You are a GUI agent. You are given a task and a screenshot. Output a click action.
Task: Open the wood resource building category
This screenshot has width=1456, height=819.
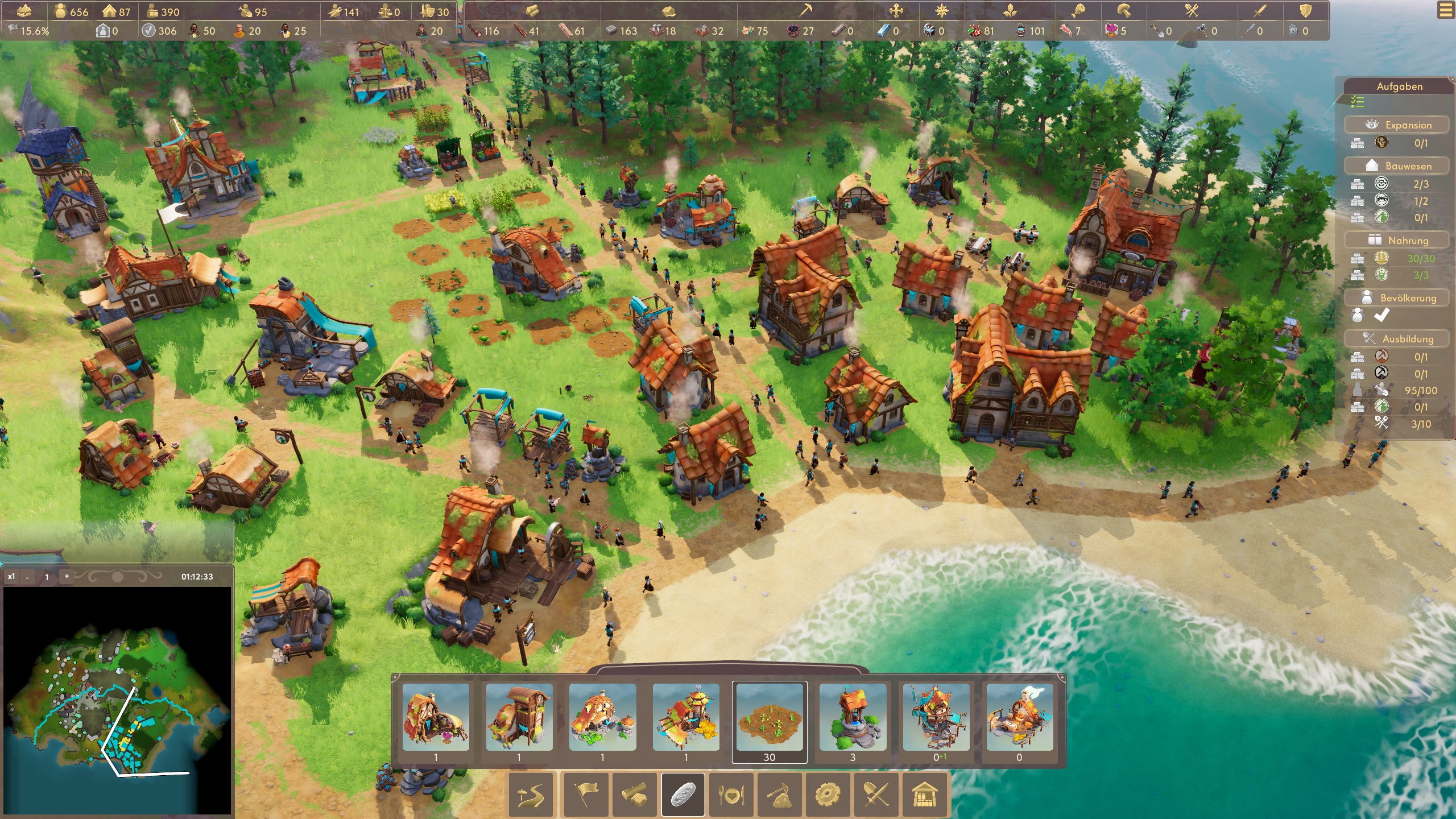point(636,795)
